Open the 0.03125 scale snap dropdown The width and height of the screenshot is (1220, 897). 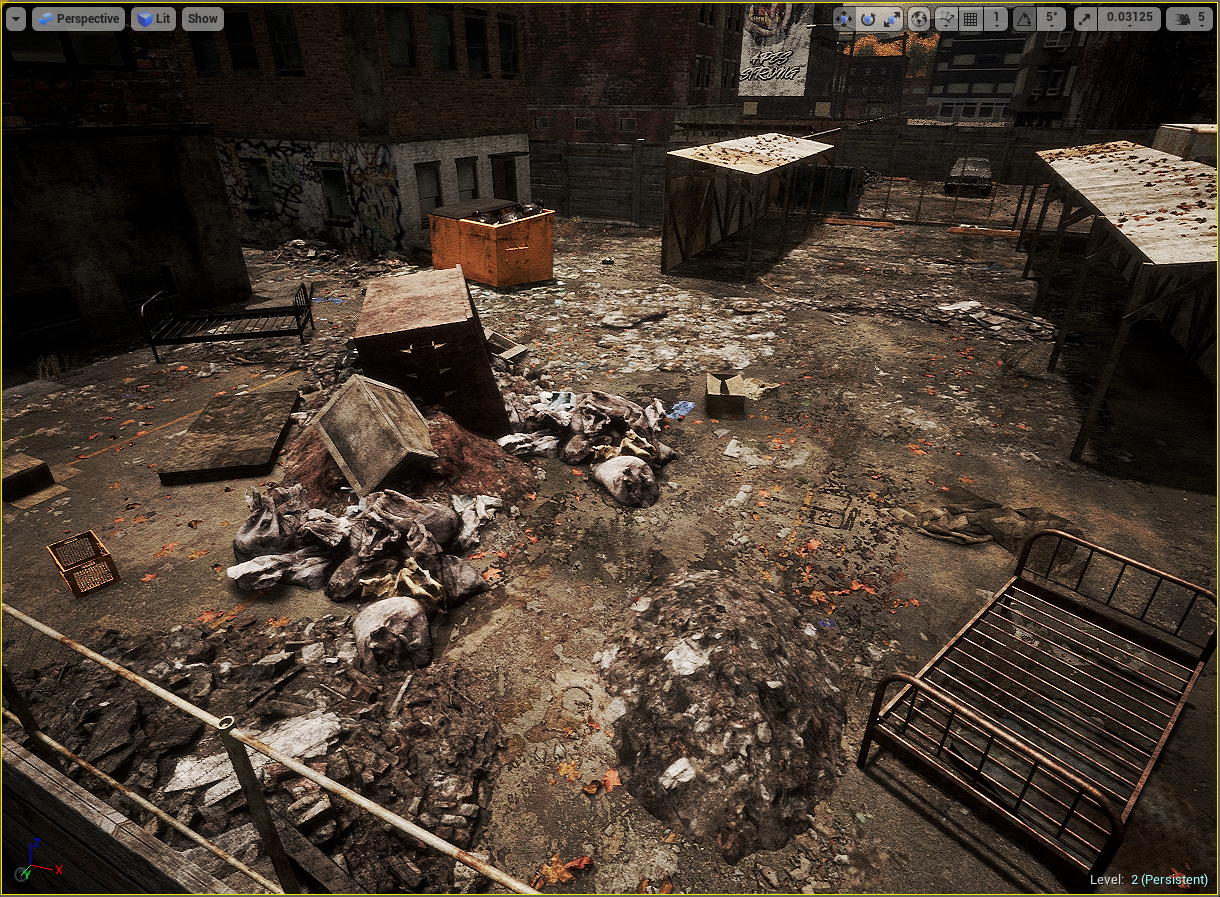pyautogui.click(x=1129, y=19)
